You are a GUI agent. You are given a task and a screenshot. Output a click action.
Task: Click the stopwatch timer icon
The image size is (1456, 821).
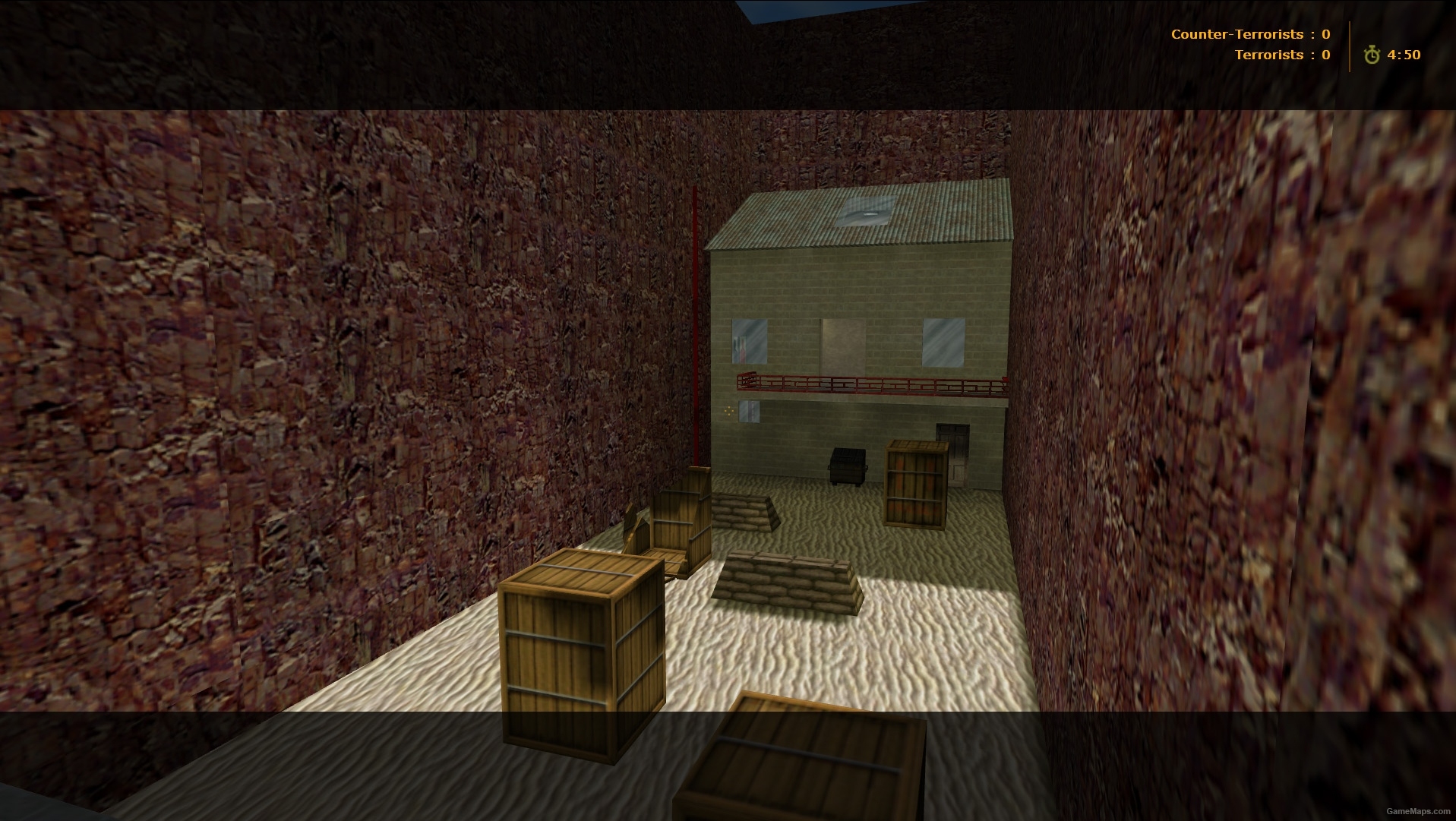click(1372, 55)
